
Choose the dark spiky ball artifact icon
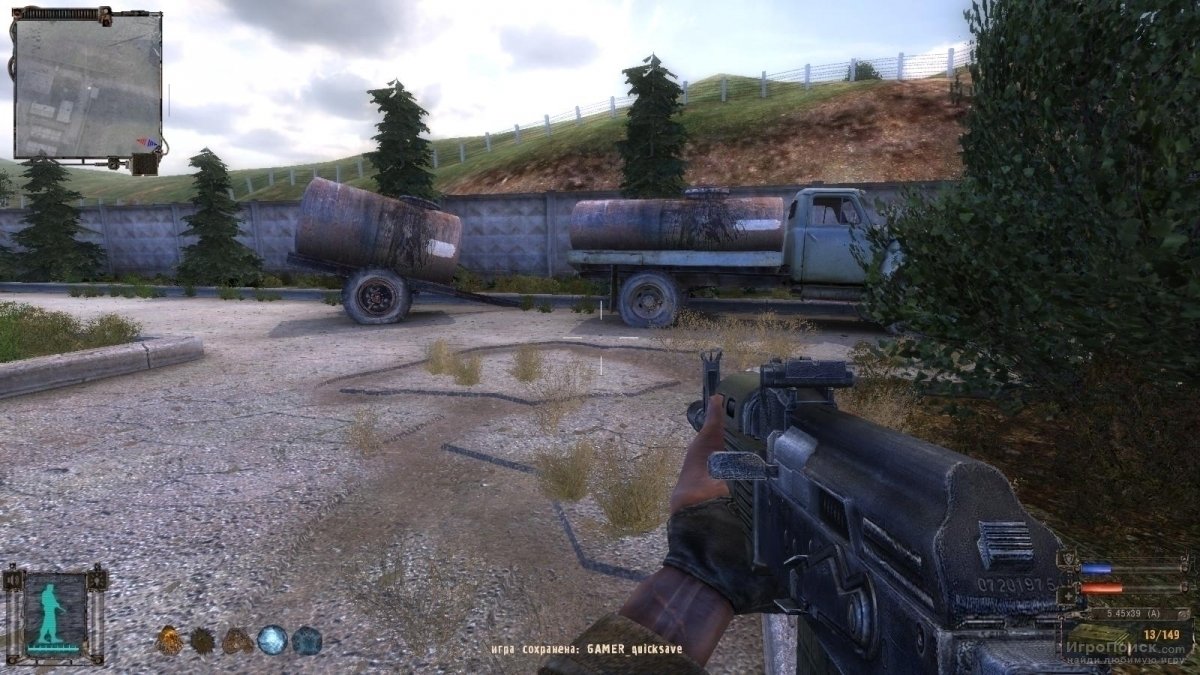[203, 639]
